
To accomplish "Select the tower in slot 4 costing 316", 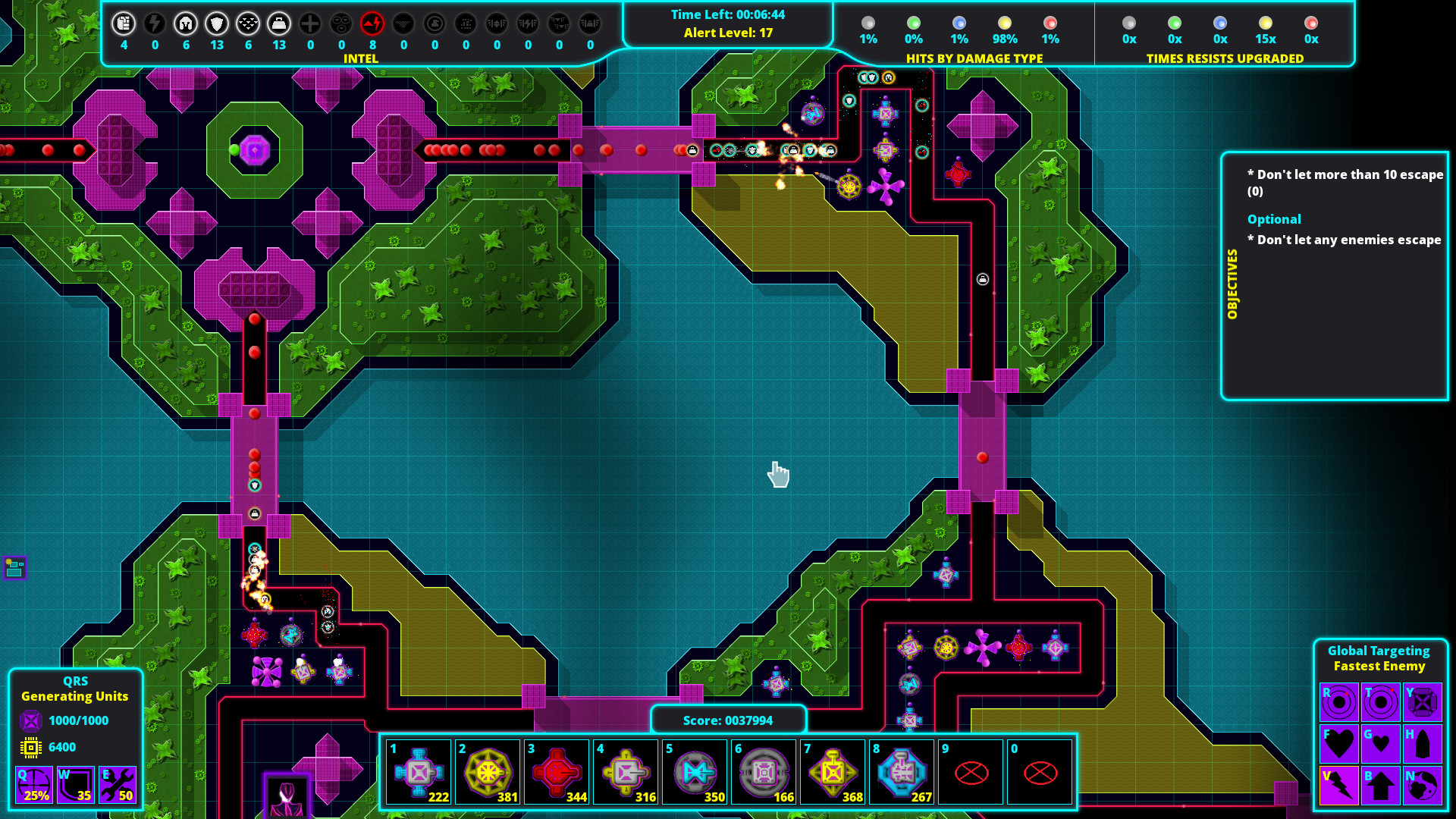I will (626, 772).
